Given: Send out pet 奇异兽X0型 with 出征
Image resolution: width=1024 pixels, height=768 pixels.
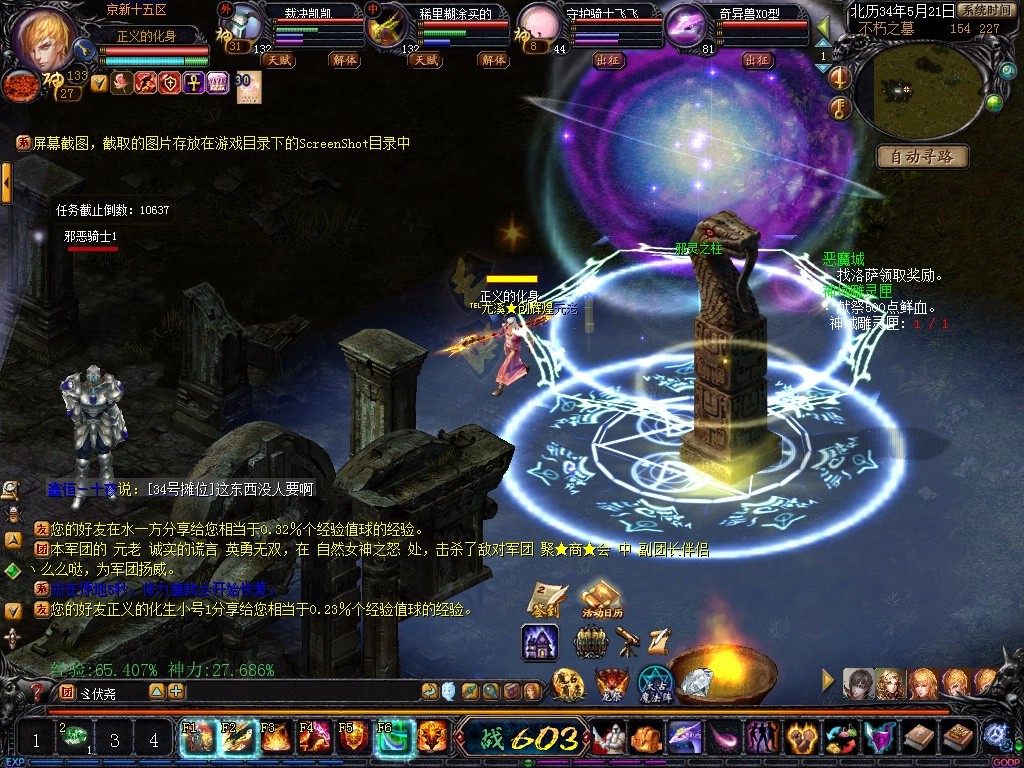Looking at the screenshot, I should pos(759,60).
